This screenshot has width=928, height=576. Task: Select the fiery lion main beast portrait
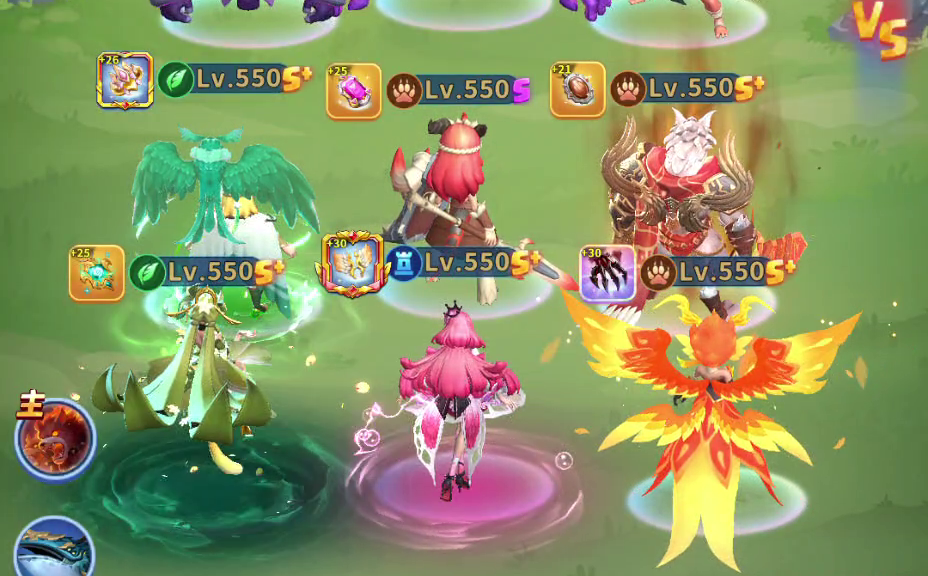[55, 439]
